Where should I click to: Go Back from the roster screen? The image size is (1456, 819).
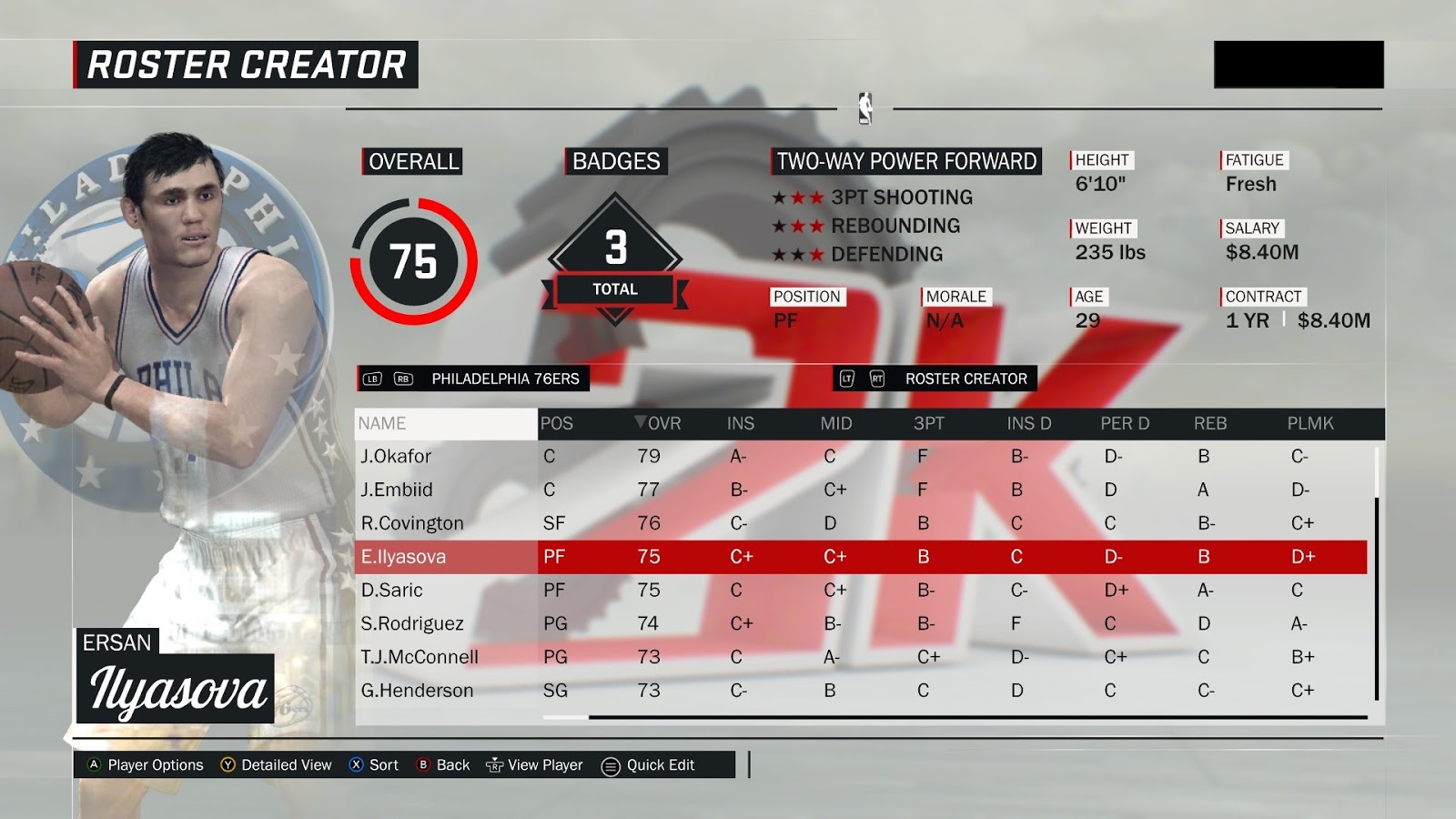tap(443, 765)
